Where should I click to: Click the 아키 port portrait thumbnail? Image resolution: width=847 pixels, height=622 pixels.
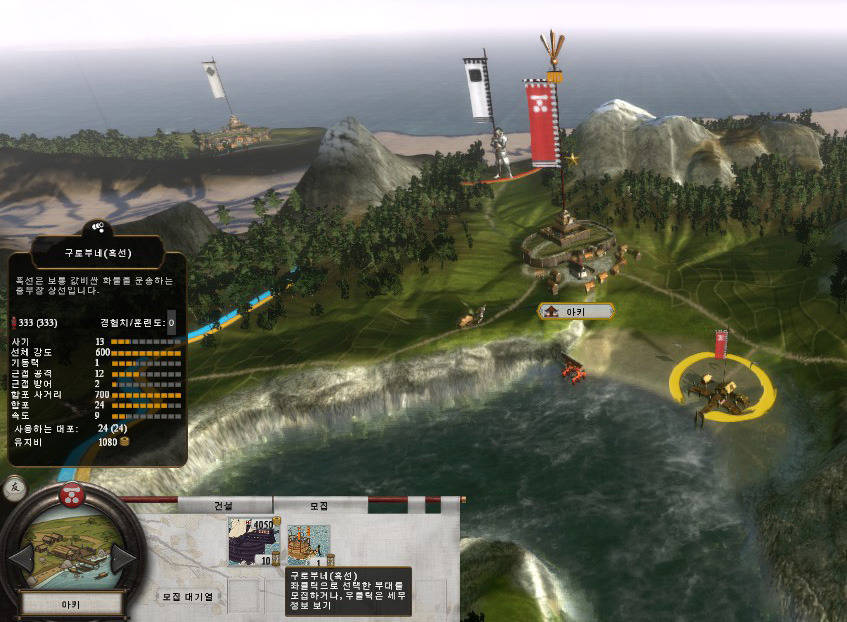72,552
